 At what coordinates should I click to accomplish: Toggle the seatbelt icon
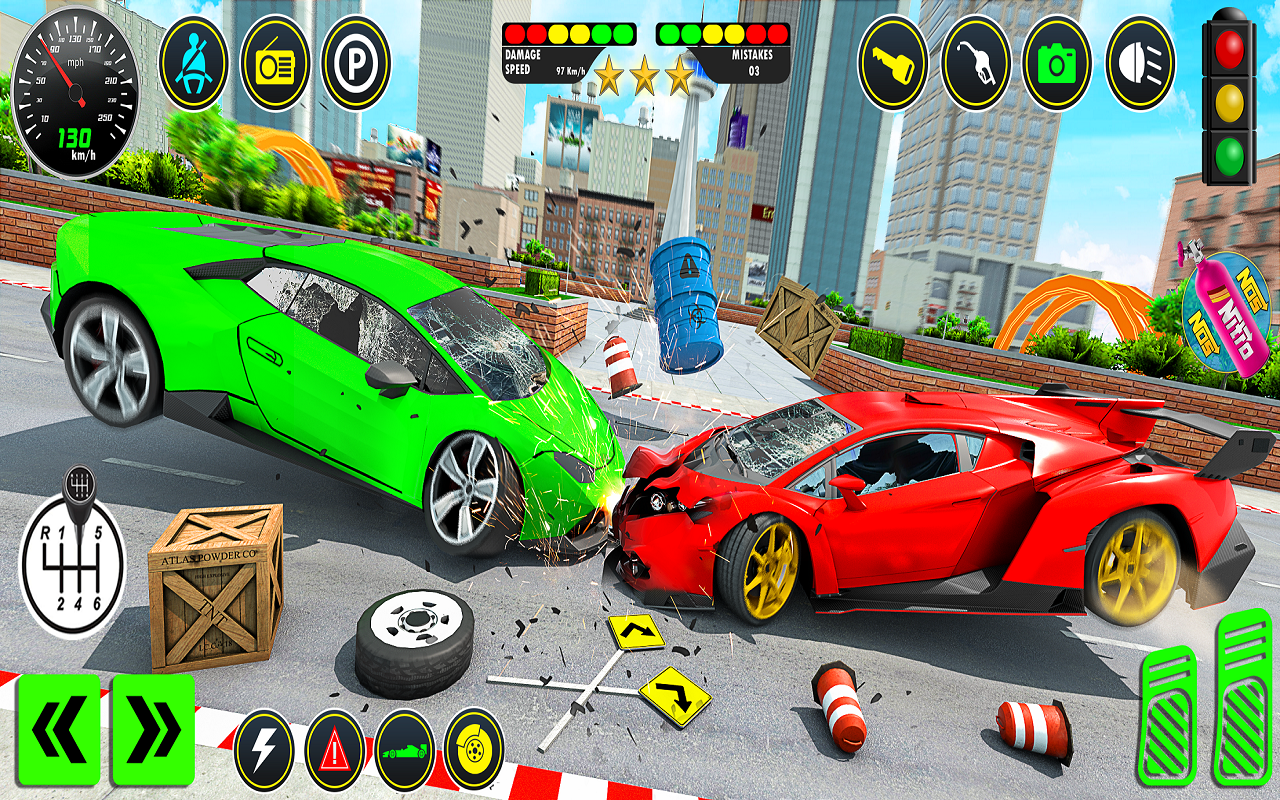pyautogui.click(x=193, y=62)
